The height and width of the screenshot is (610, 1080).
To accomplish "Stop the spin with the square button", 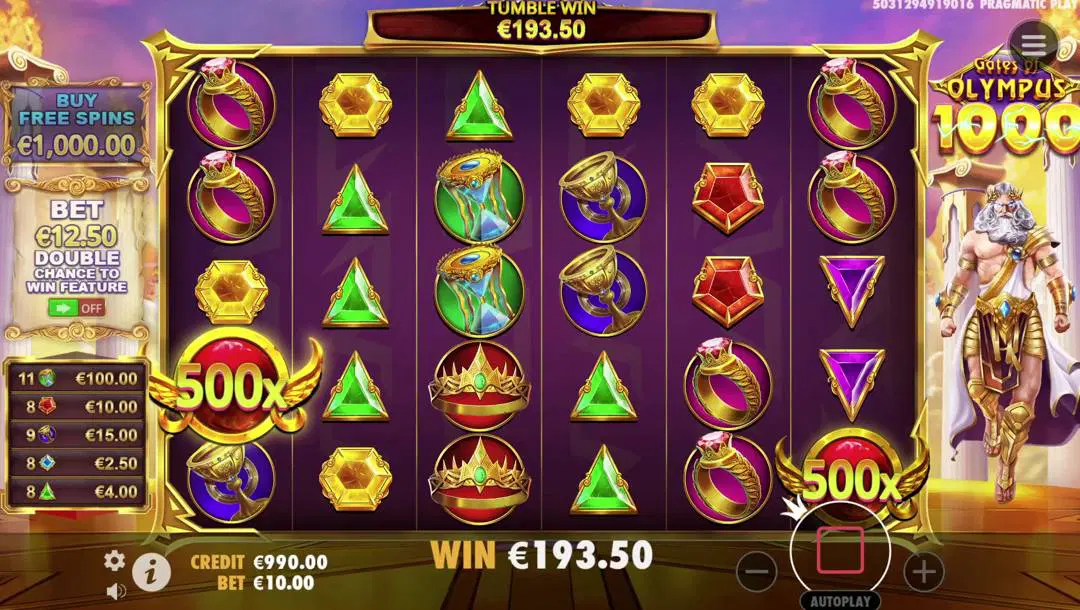I will 840,551.
